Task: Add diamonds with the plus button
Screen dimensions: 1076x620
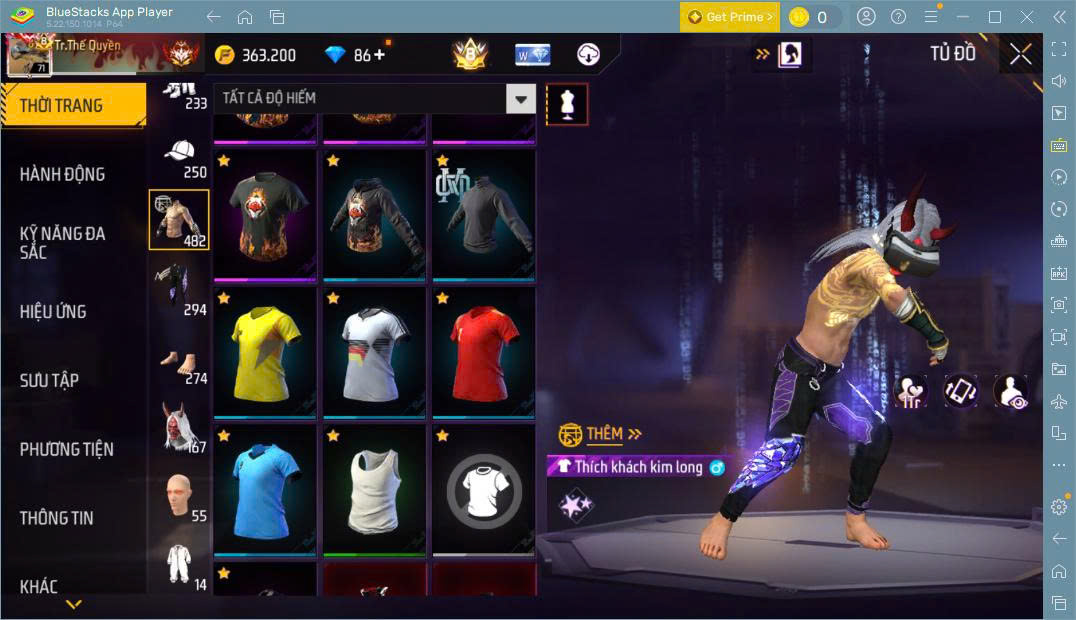Action: tap(379, 55)
